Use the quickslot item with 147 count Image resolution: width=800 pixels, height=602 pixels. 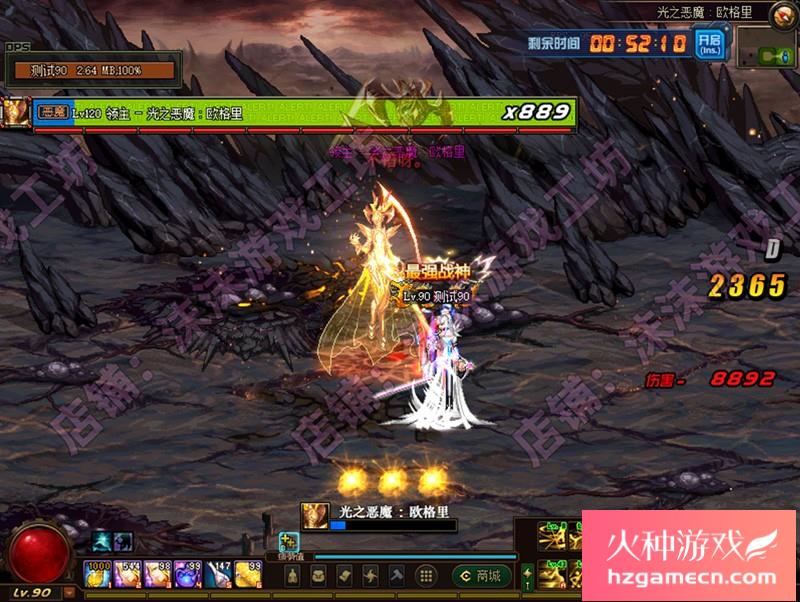pos(219,574)
